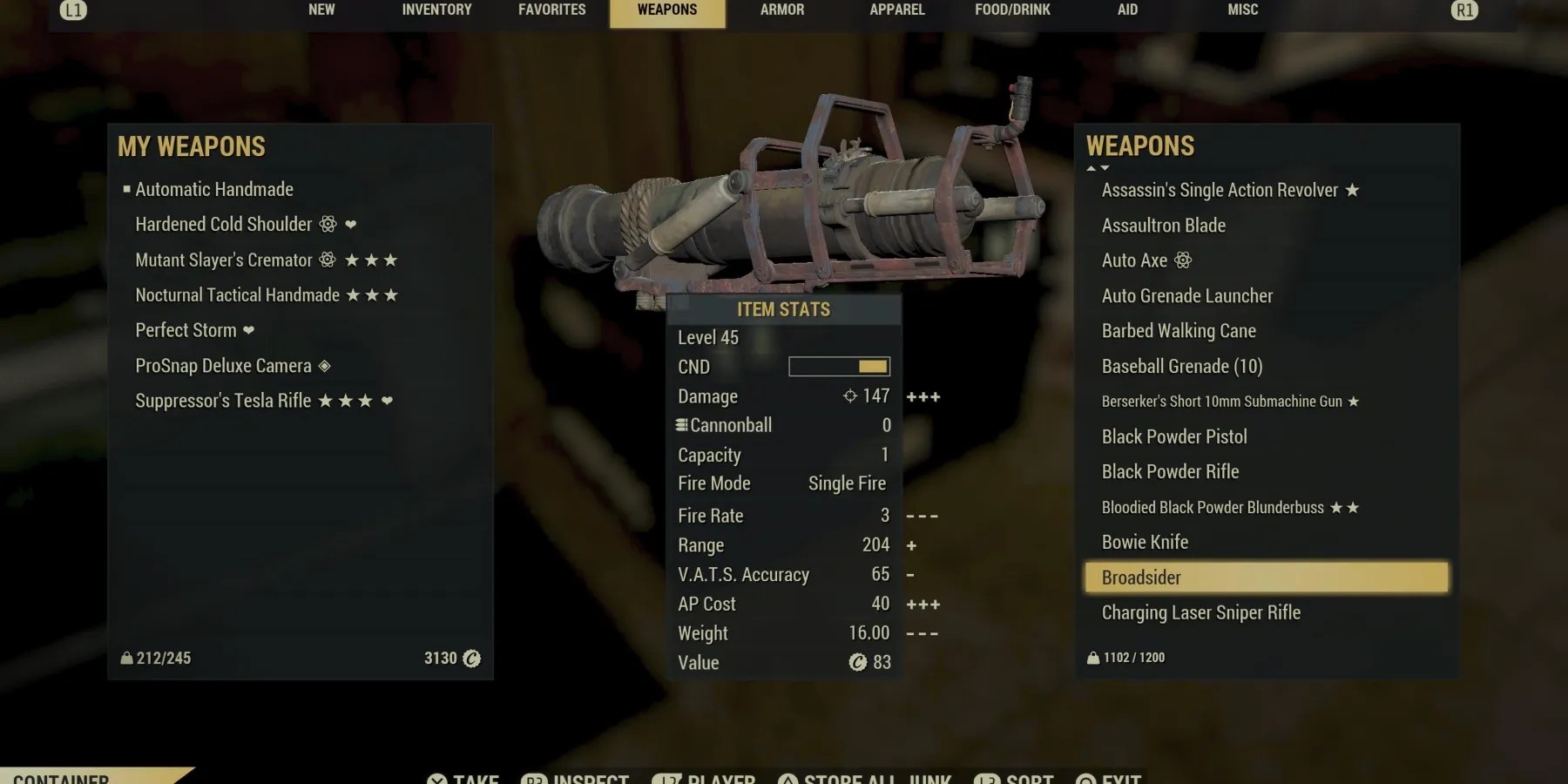Select Broadsider in the Weapons list

pos(1141,577)
